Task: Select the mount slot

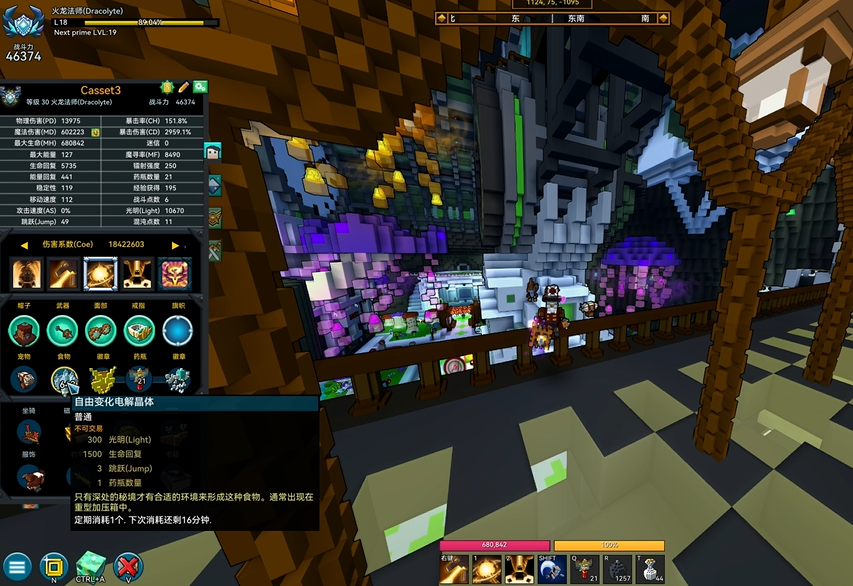Action: [30, 433]
